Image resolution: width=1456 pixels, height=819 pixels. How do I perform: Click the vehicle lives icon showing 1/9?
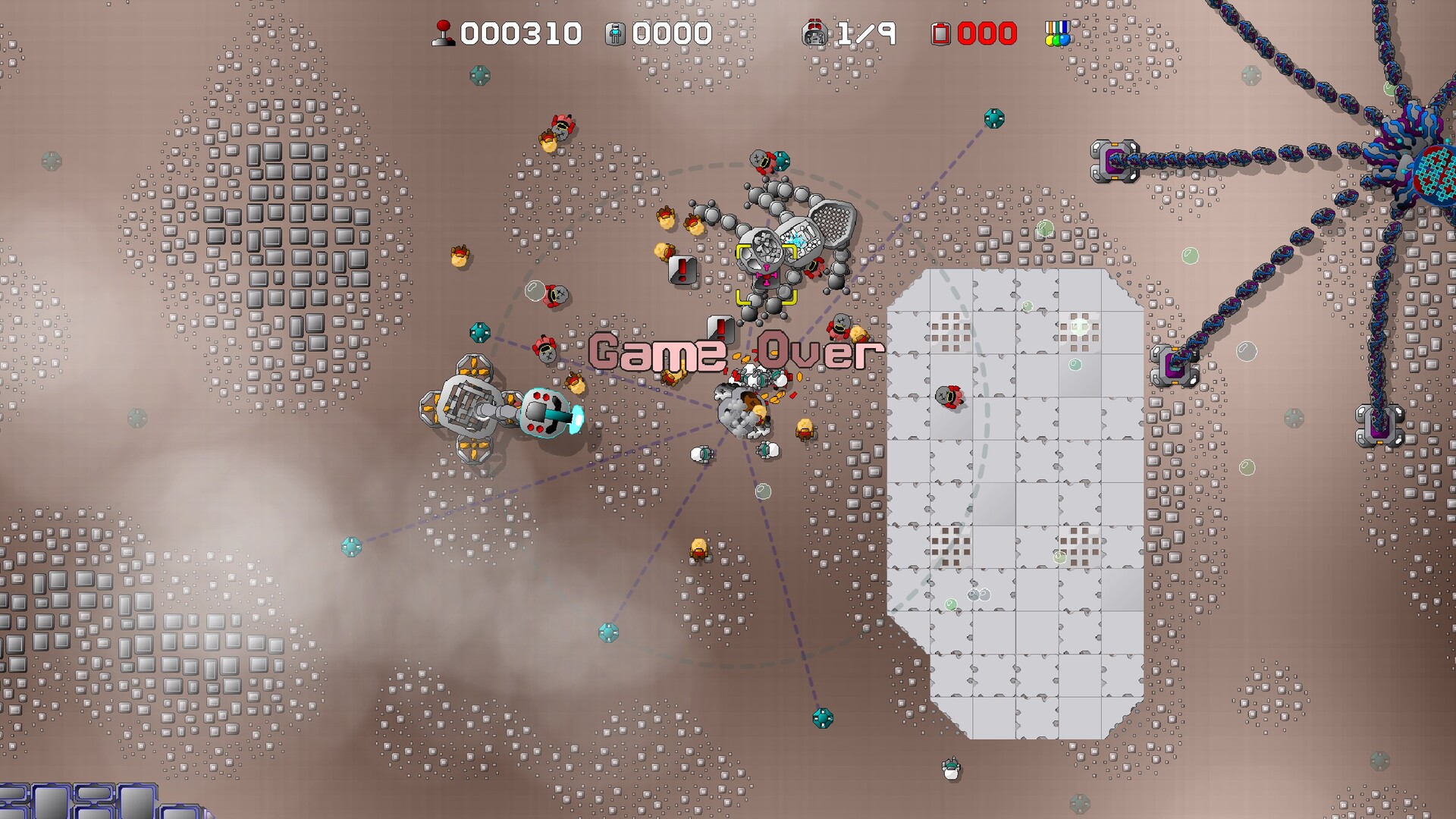(x=815, y=33)
